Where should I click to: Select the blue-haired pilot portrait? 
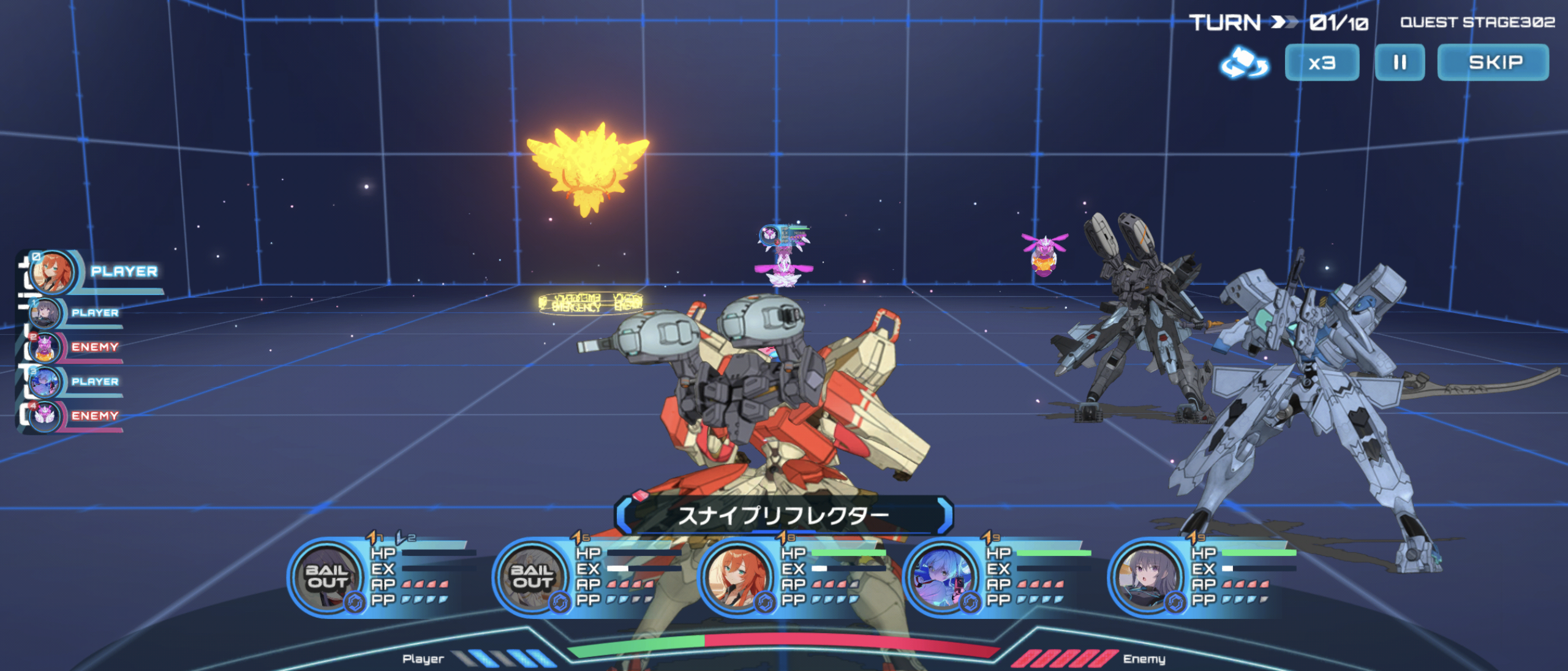tap(942, 577)
